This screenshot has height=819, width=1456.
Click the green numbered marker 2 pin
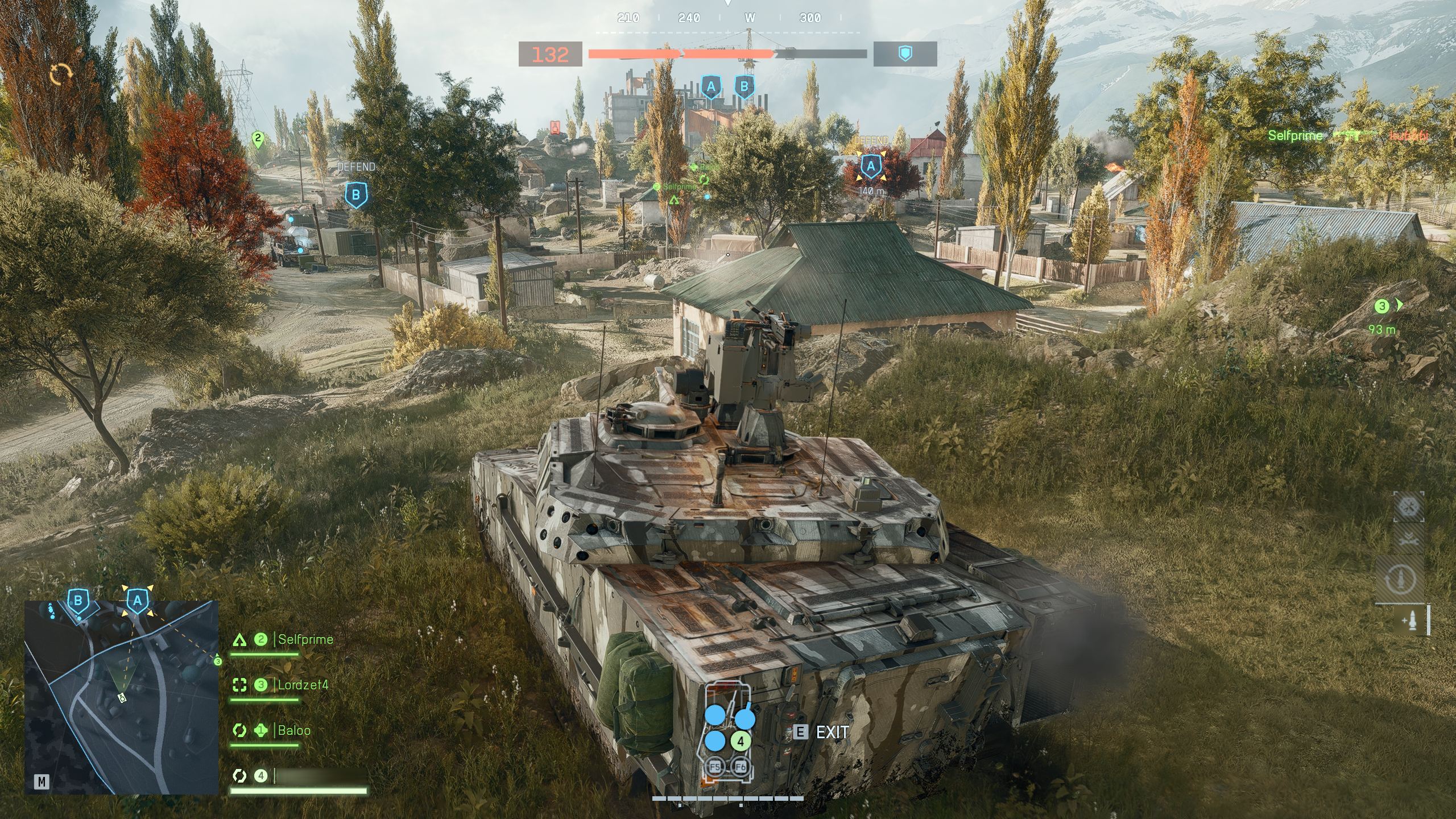(x=258, y=139)
